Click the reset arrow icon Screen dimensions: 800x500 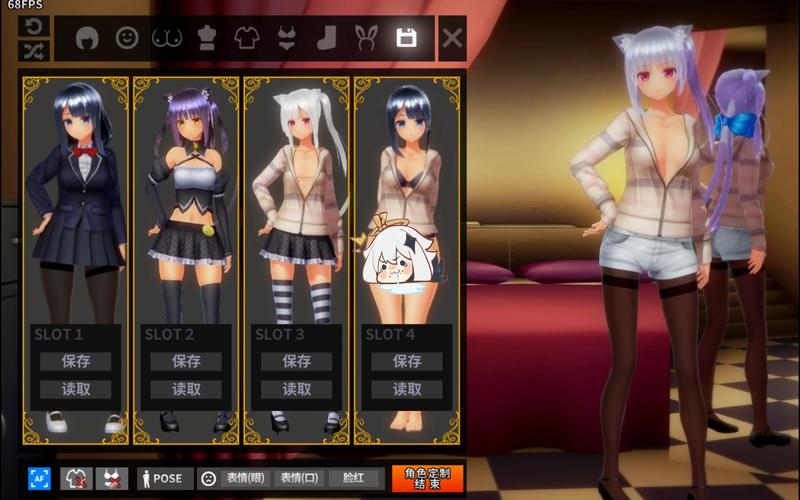pyautogui.click(x=32, y=26)
